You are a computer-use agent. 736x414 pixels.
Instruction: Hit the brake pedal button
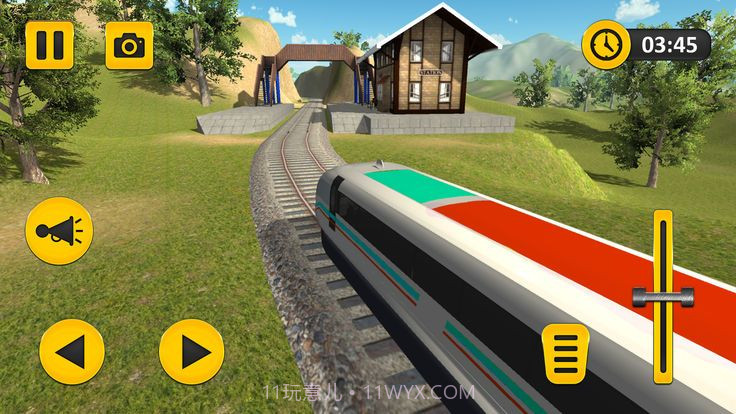tap(564, 351)
